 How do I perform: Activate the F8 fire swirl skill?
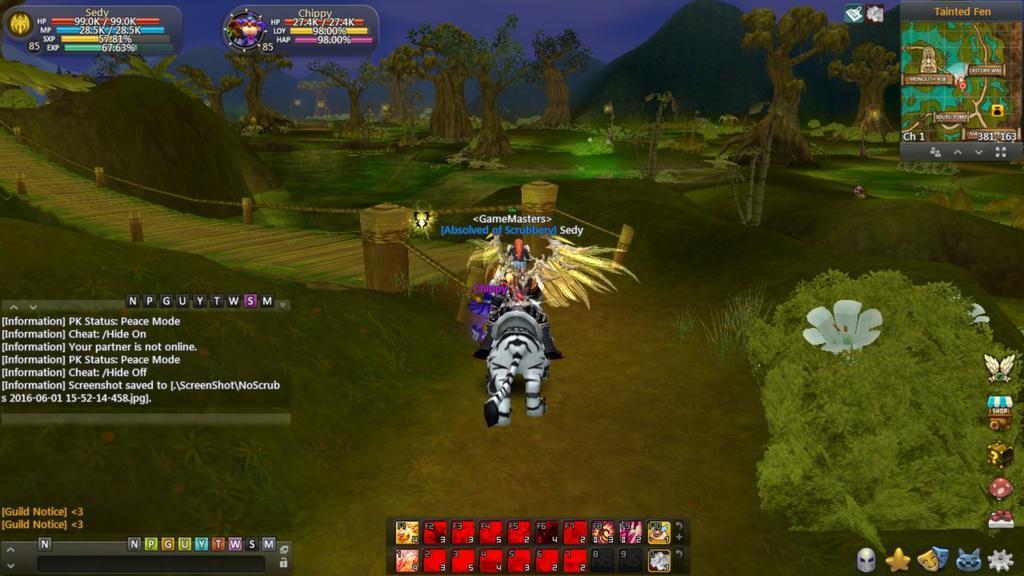[603, 532]
